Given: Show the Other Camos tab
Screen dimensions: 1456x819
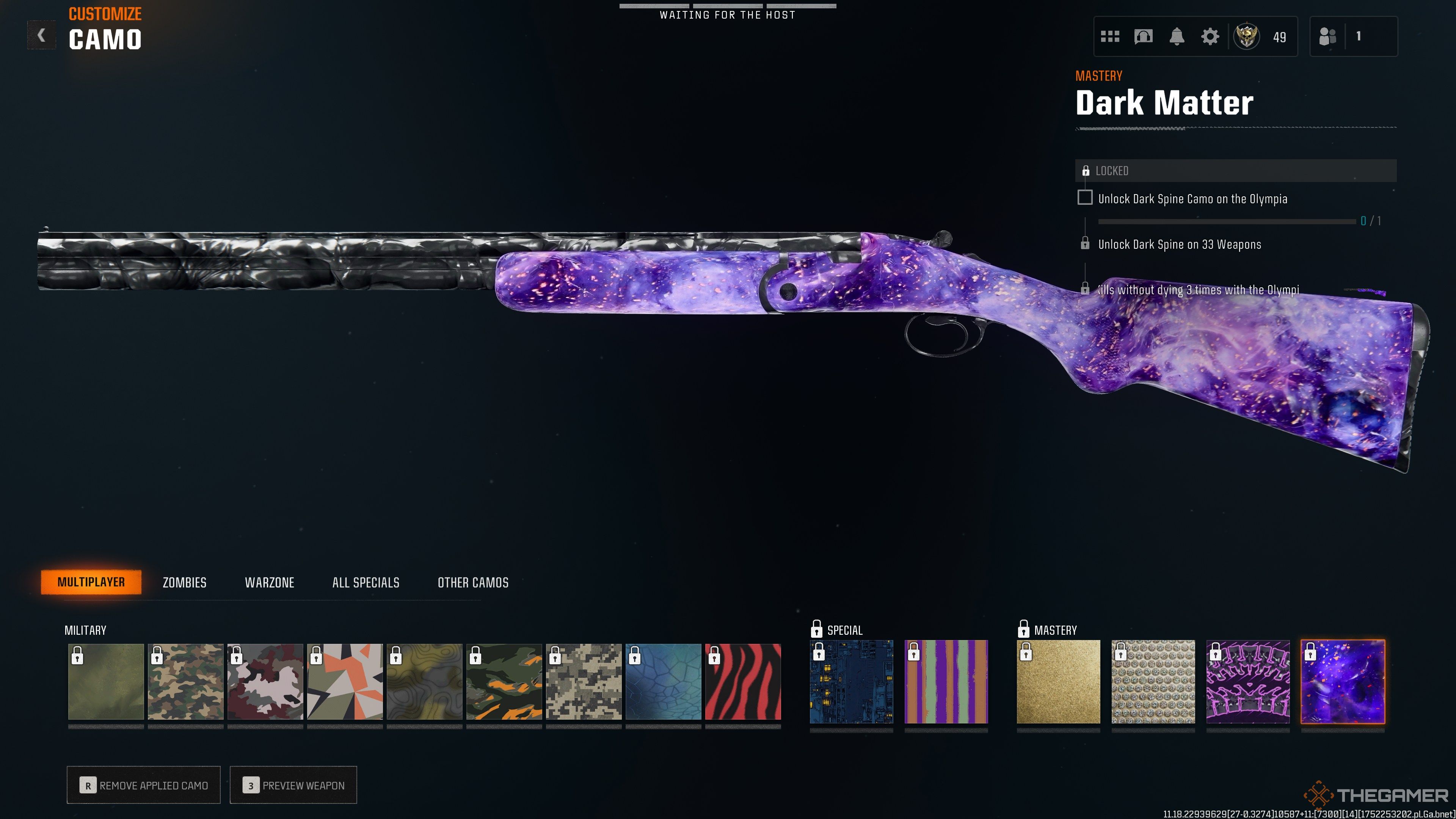Looking at the screenshot, I should 472,582.
